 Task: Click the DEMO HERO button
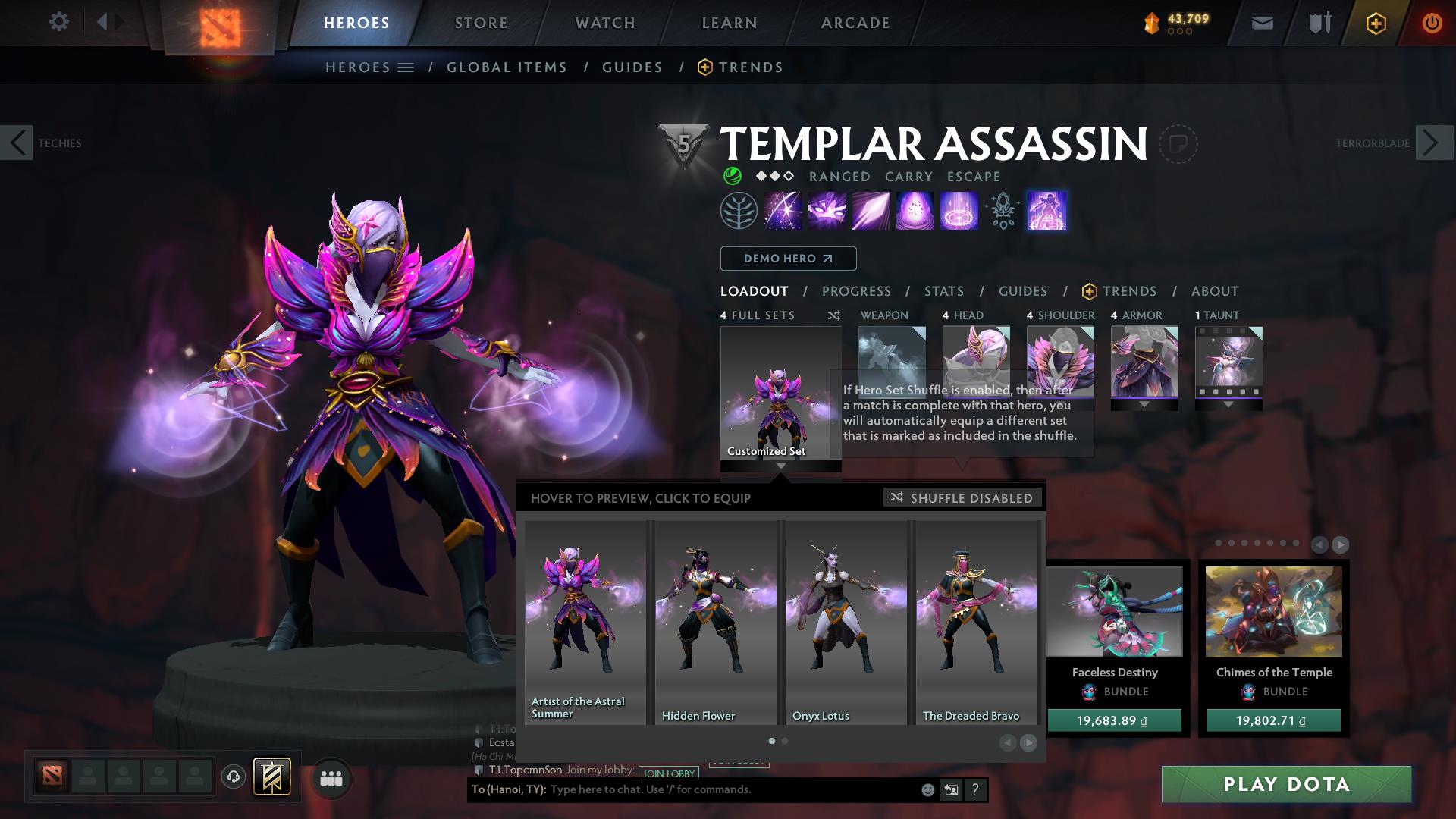788,258
